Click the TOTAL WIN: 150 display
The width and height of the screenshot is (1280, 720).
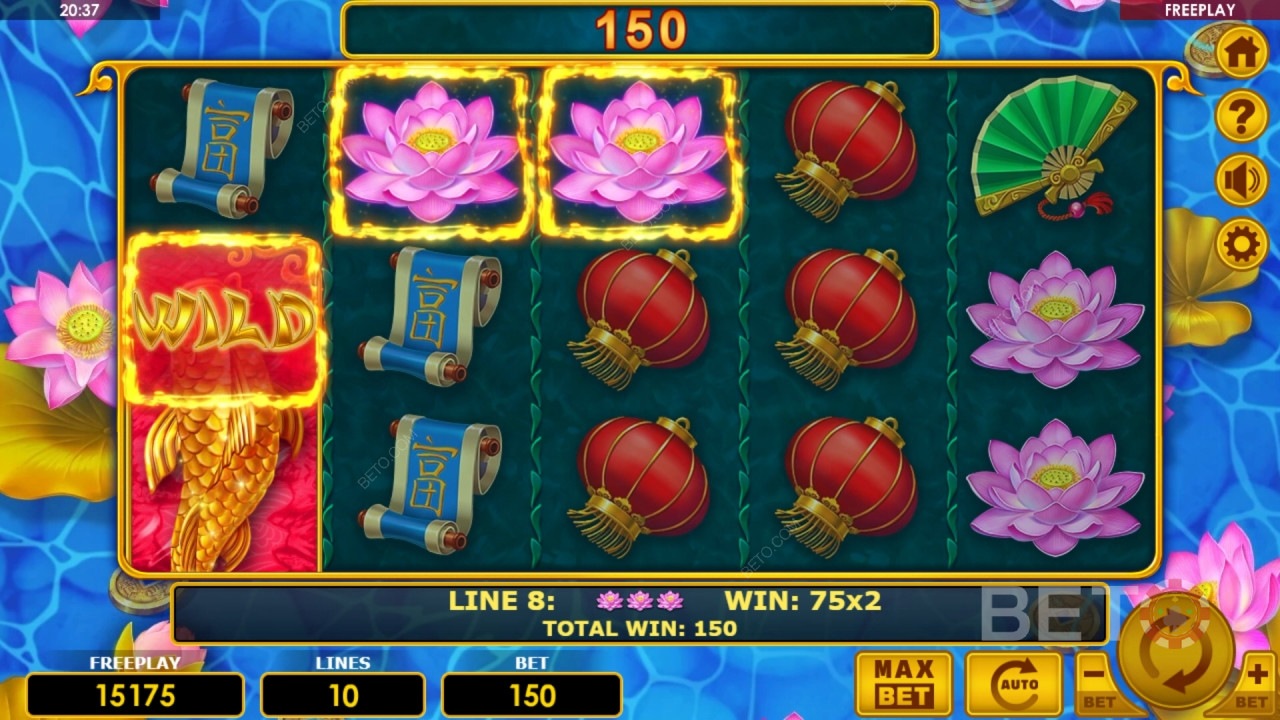pos(640,629)
